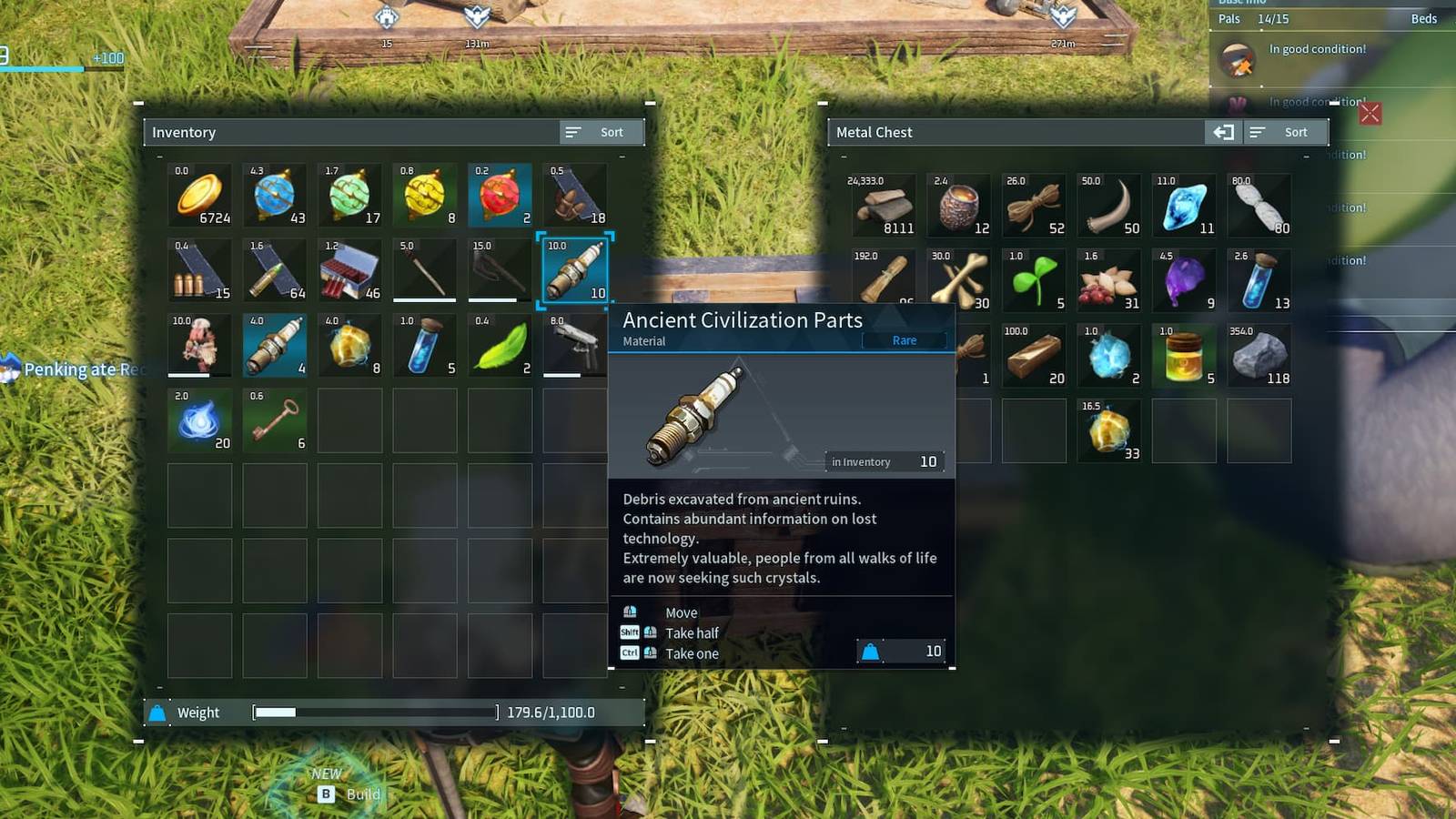Image resolution: width=1456 pixels, height=819 pixels.
Task: Click the exit chest arrow icon
Action: tap(1224, 132)
